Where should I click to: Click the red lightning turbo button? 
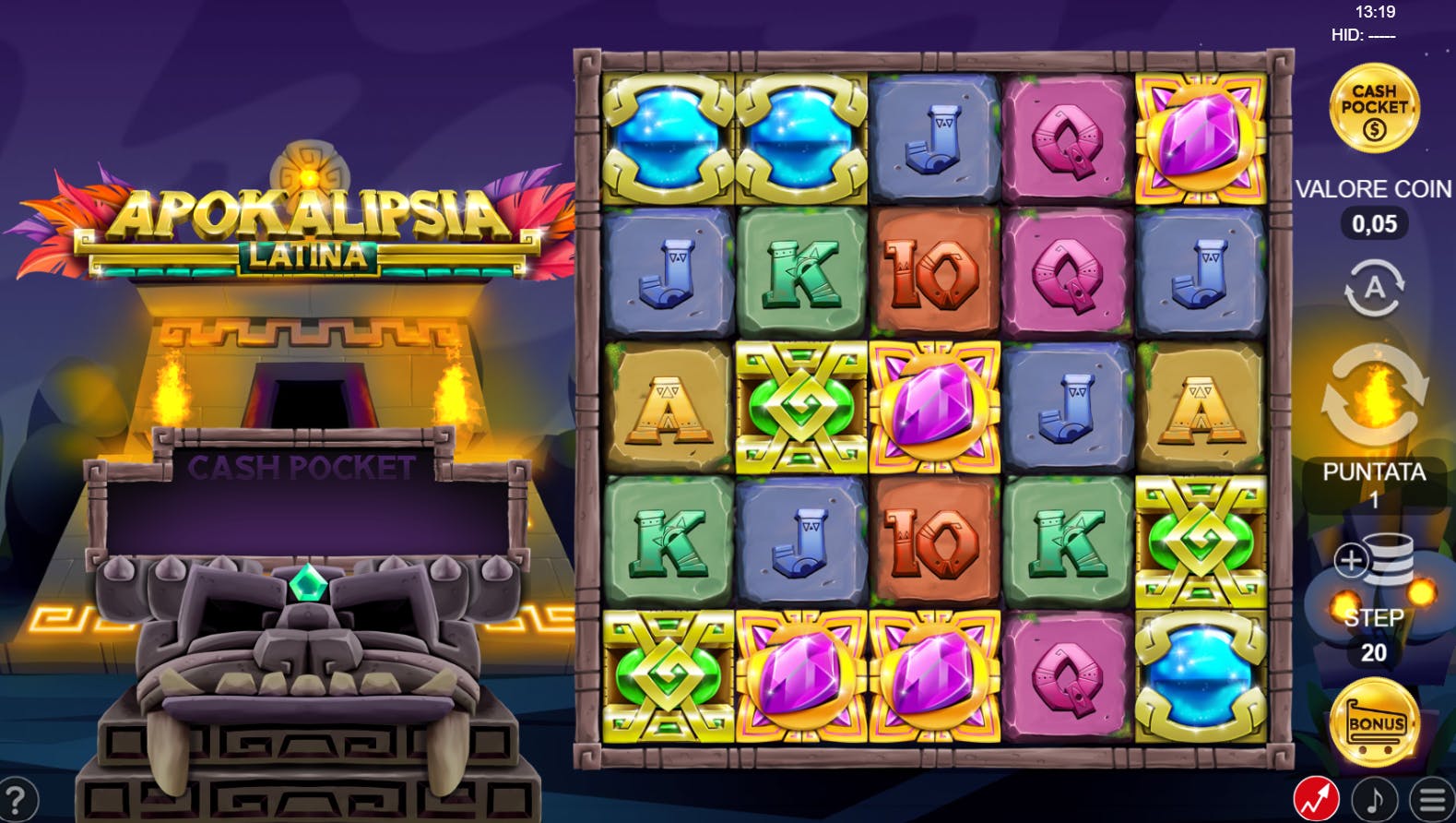pos(1316,799)
